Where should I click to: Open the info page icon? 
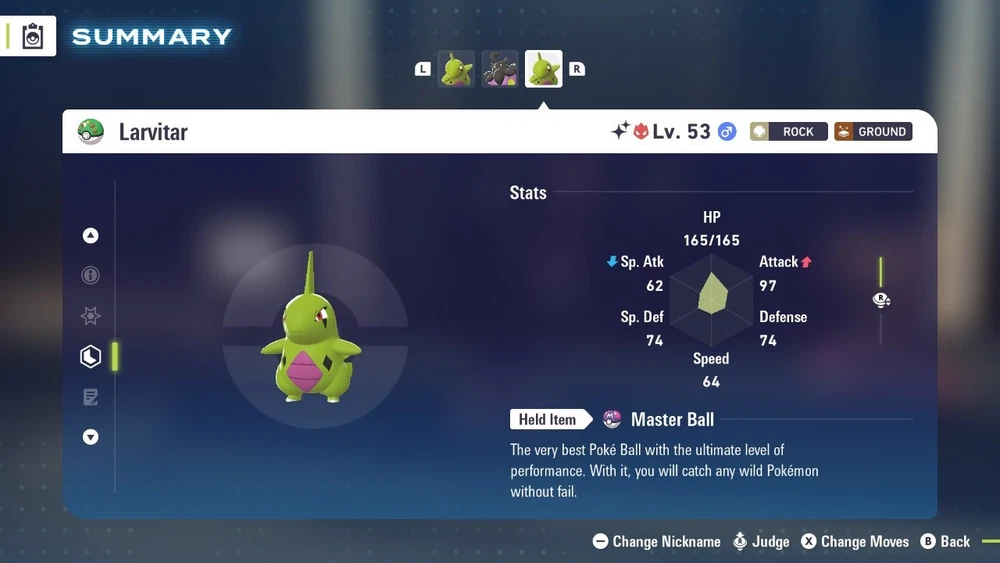91,275
